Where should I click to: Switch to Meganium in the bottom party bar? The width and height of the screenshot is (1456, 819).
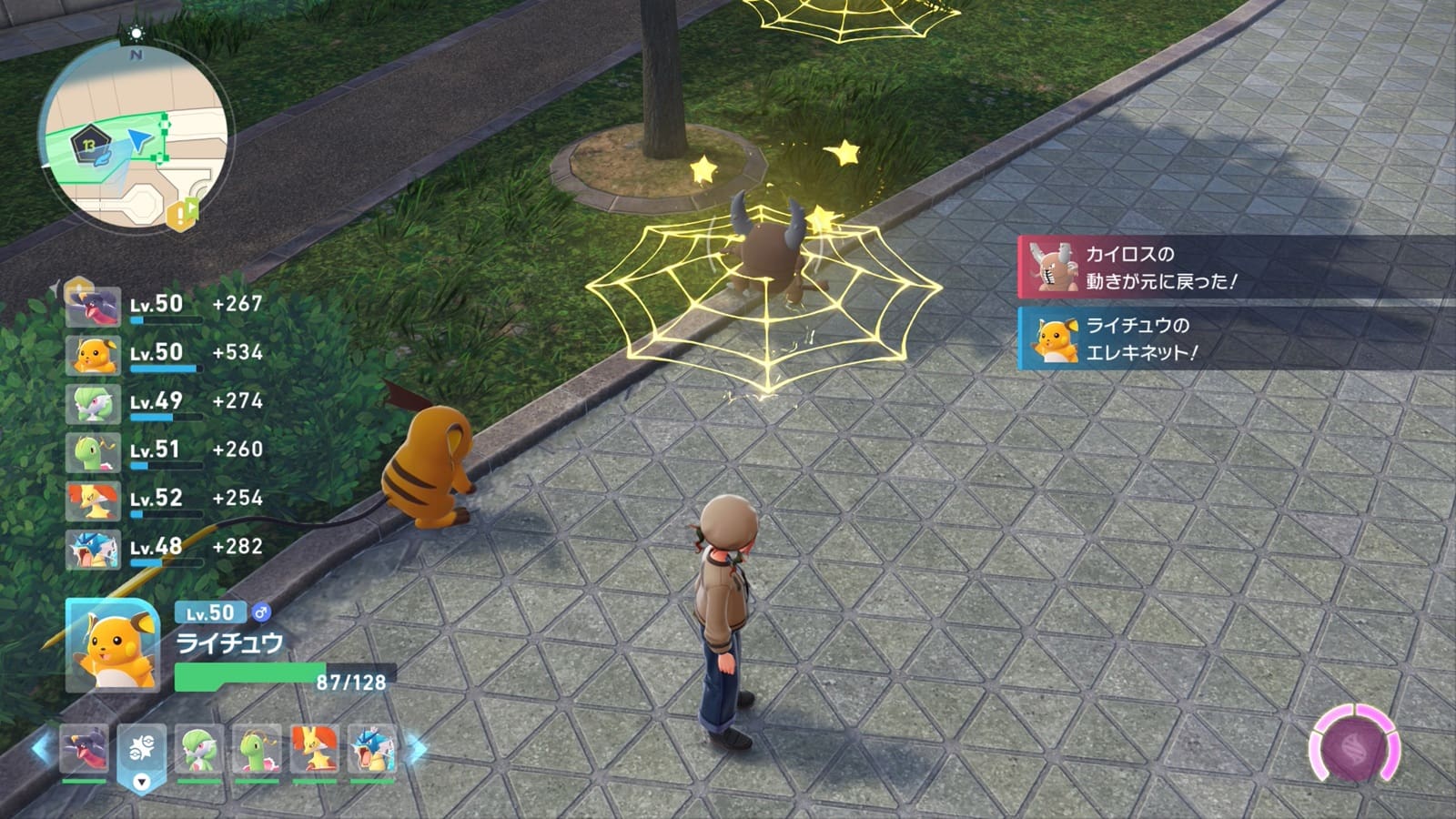click(257, 749)
